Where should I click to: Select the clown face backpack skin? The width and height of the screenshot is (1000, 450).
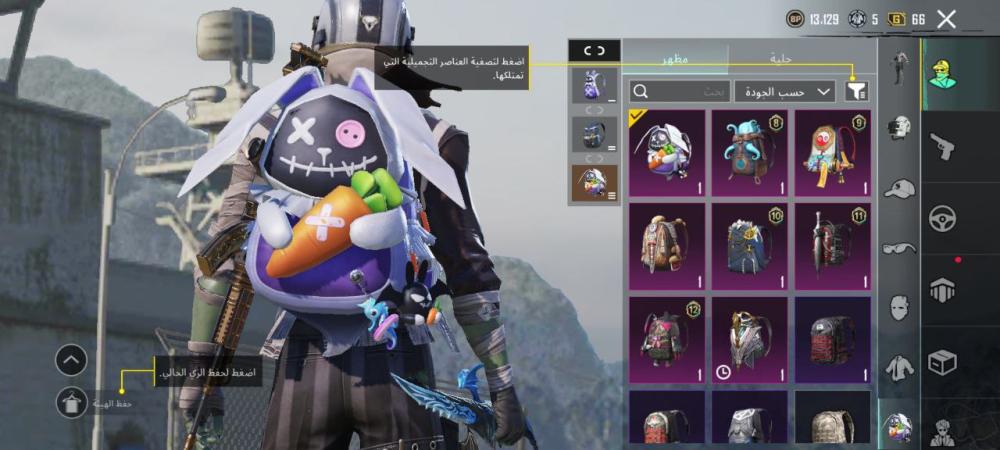click(x=832, y=153)
